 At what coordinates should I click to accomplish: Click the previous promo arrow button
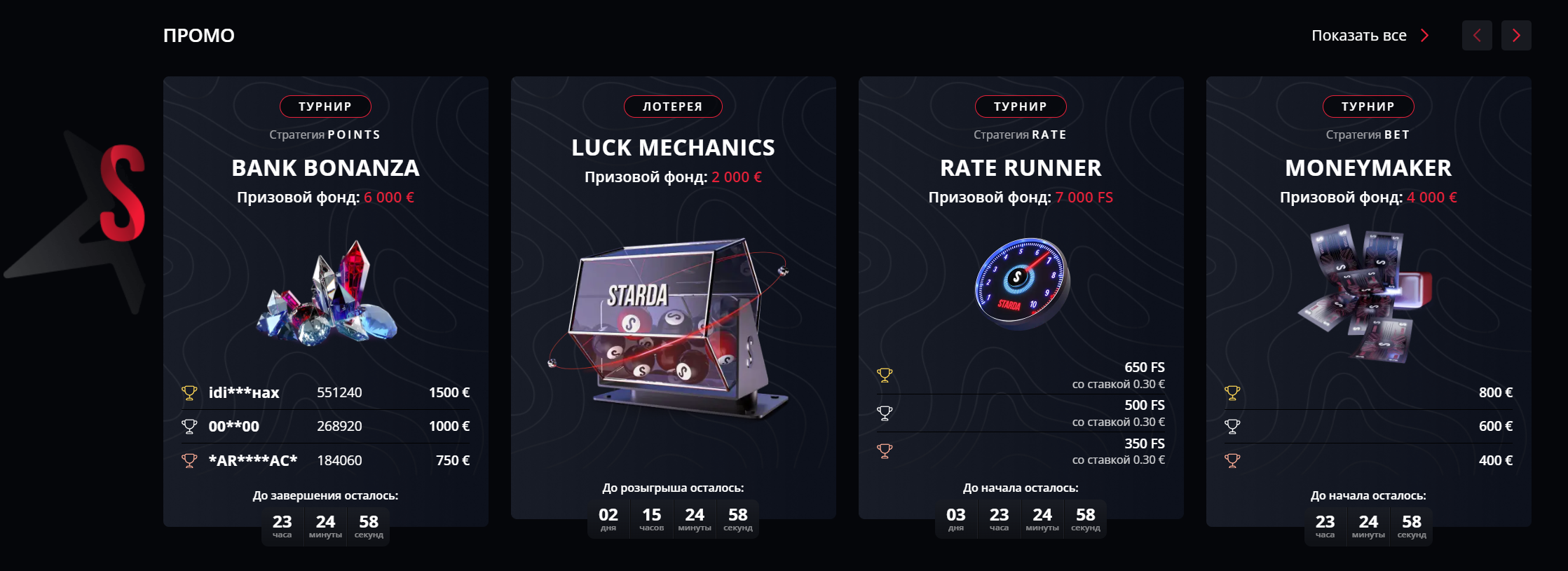click(x=1477, y=36)
